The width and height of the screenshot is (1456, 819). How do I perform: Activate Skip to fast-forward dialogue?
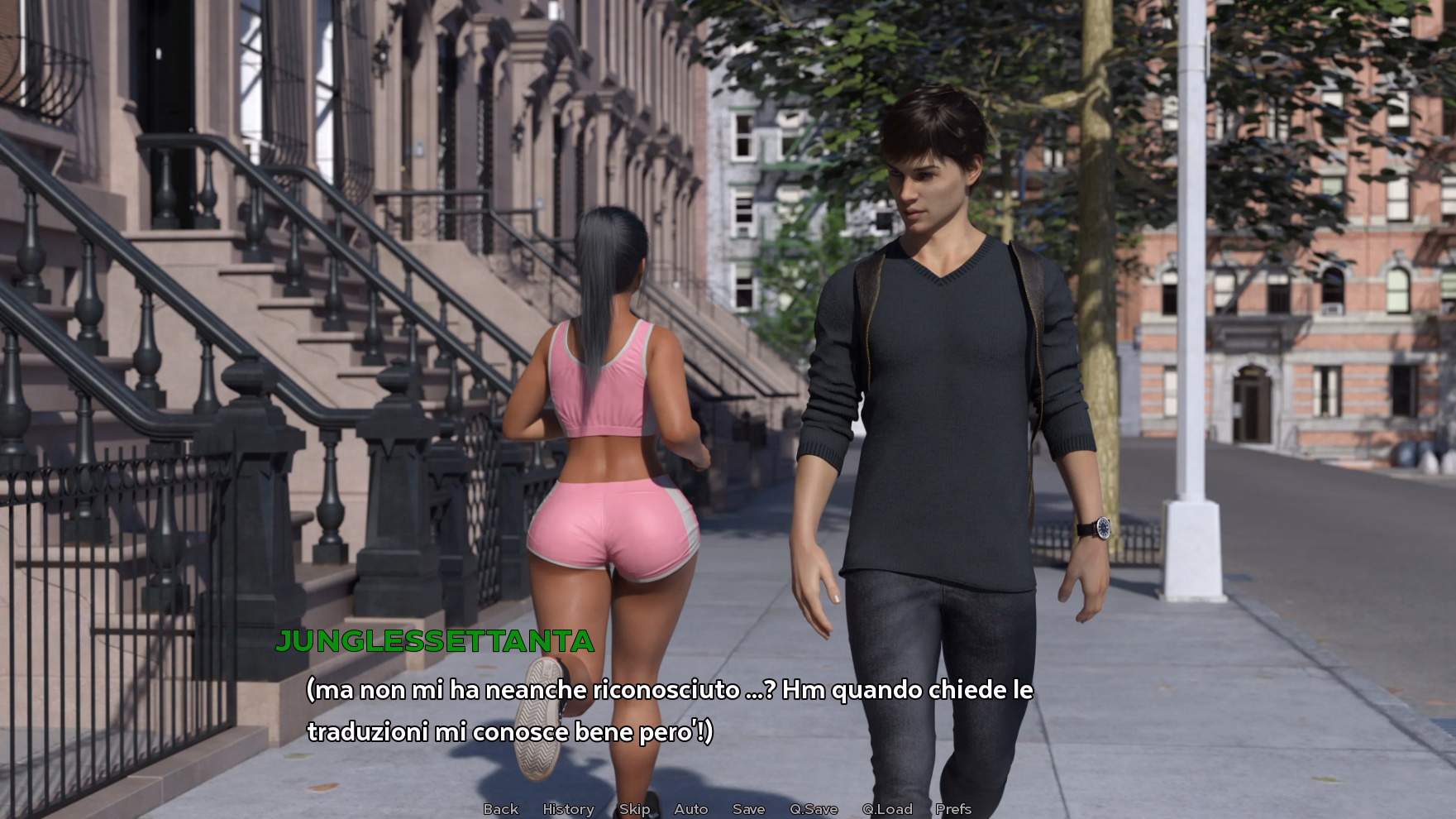point(634,809)
